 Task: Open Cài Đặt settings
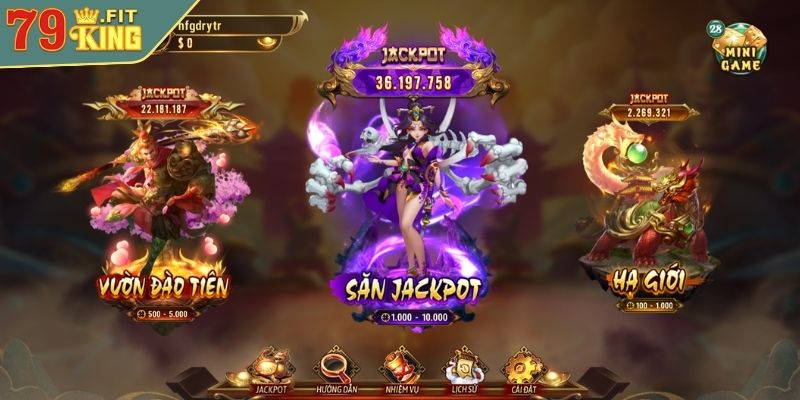(x=520, y=370)
